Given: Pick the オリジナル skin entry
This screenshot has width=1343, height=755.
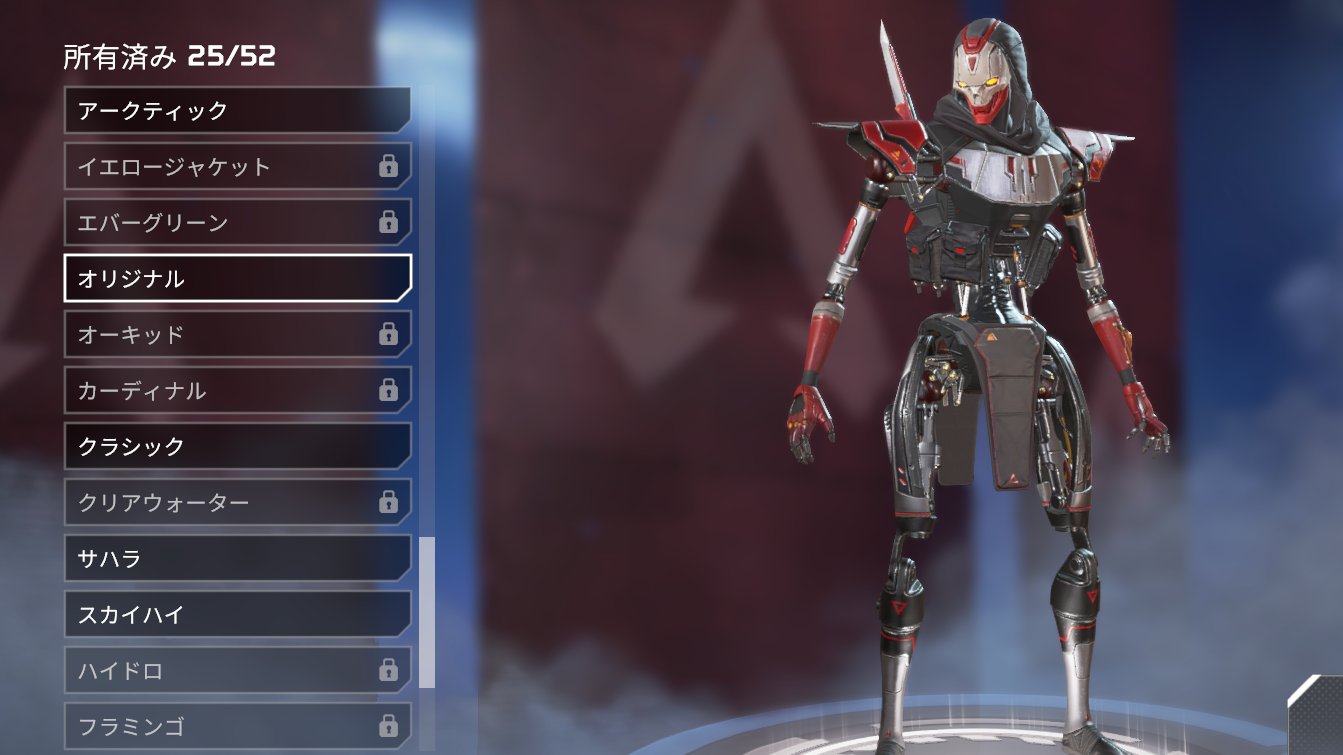Looking at the screenshot, I should tap(237, 278).
